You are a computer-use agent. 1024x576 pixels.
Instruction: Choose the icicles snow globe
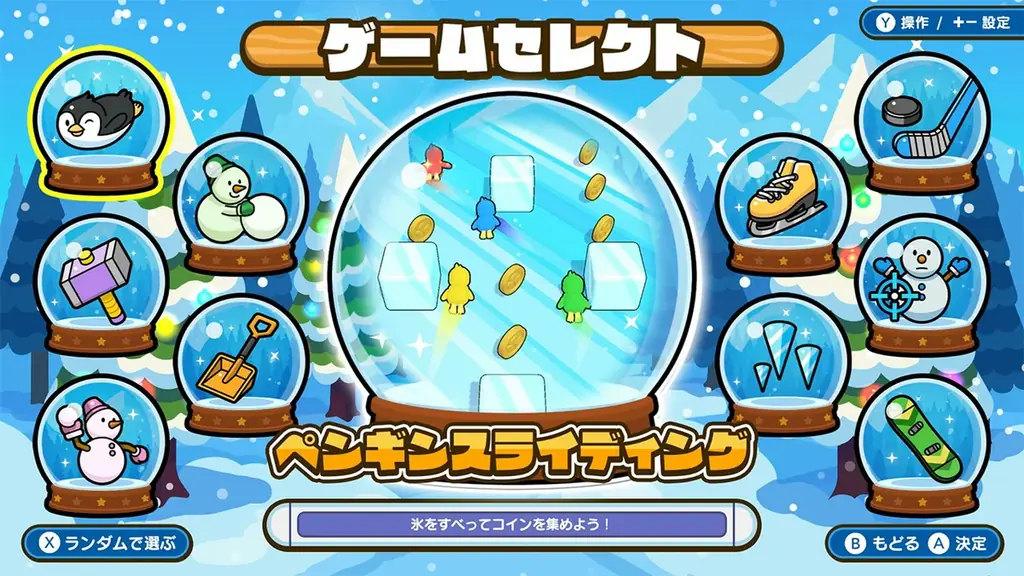(783, 362)
